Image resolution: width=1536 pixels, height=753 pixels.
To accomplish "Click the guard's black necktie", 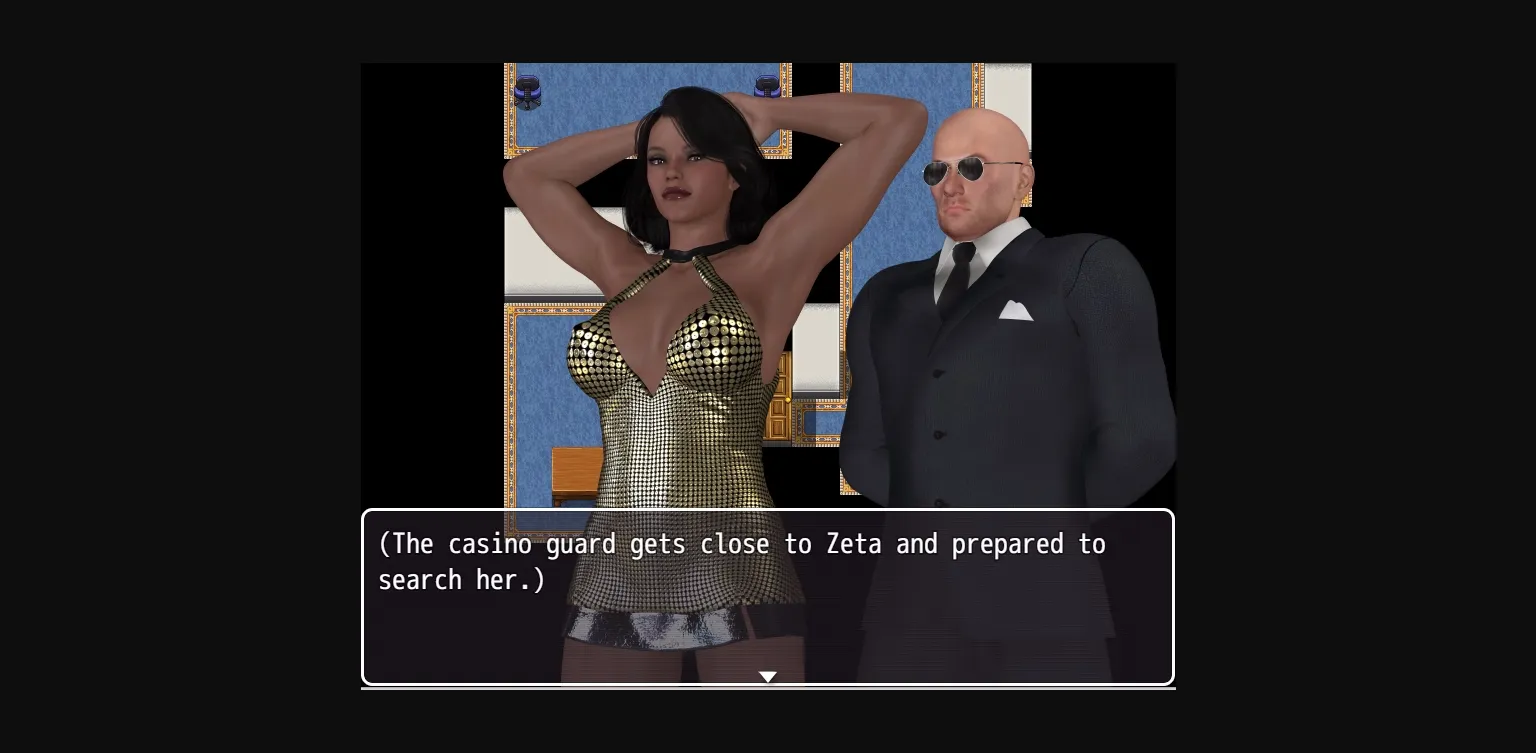I will (963, 268).
